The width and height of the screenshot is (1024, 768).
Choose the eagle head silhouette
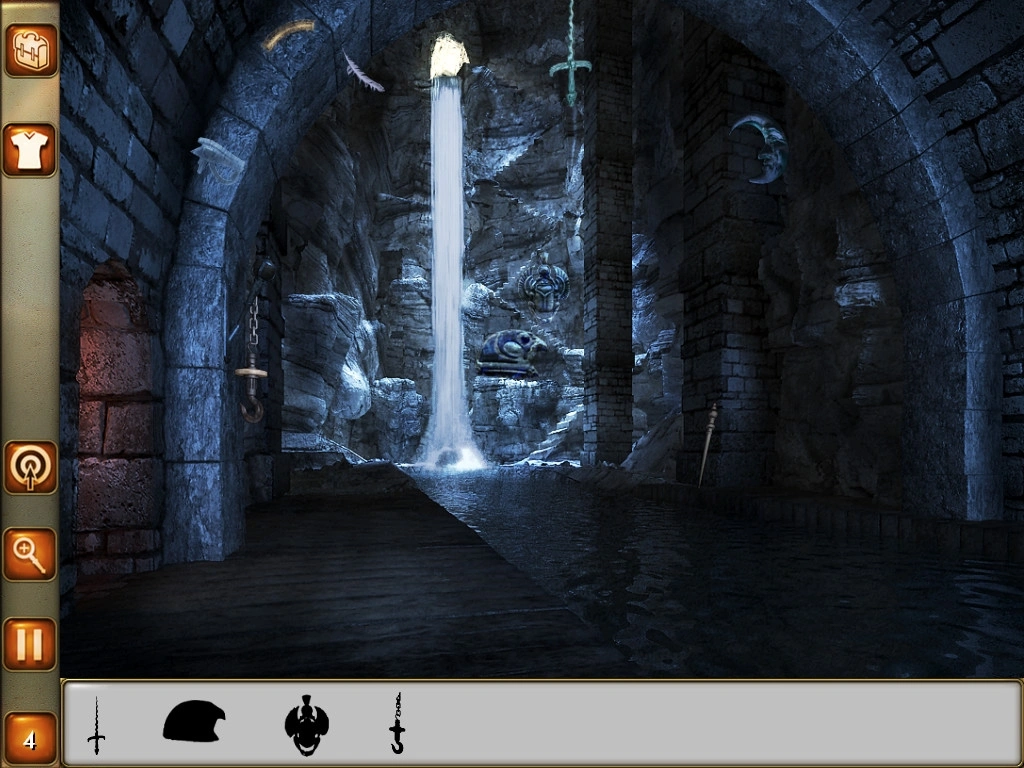tap(193, 721)
